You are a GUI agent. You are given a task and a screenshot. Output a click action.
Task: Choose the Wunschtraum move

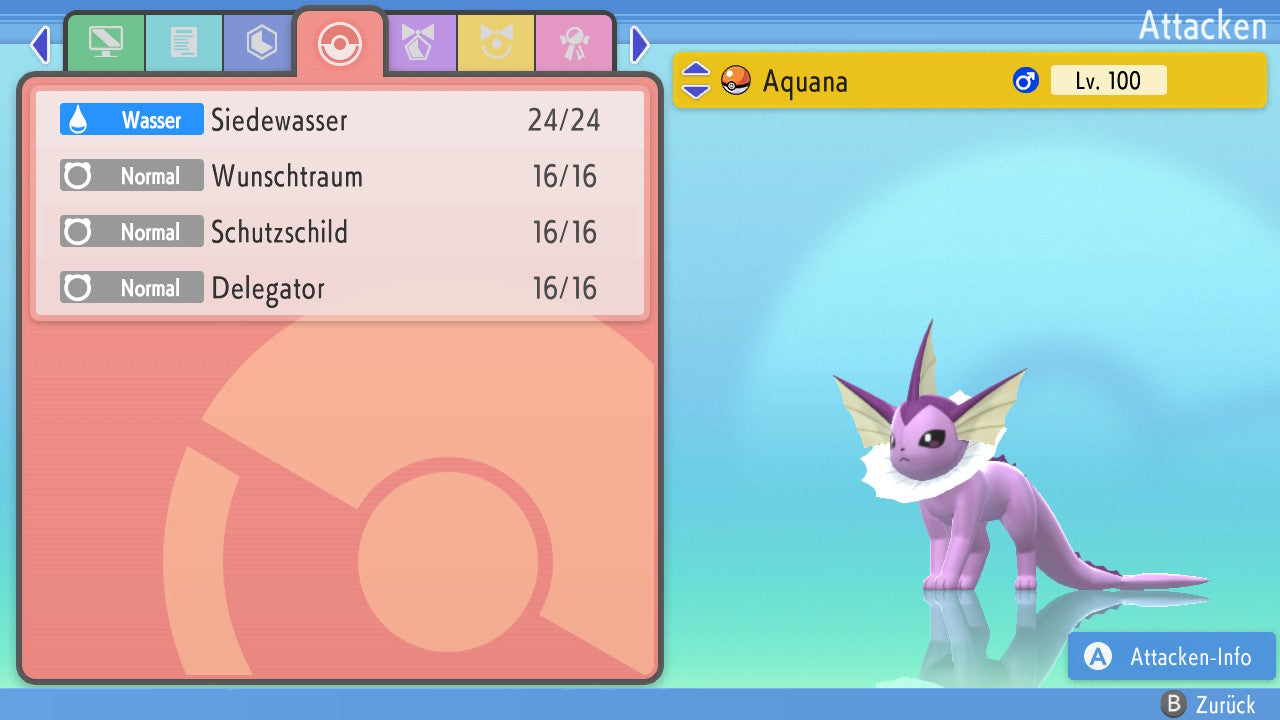coord(340,177)
